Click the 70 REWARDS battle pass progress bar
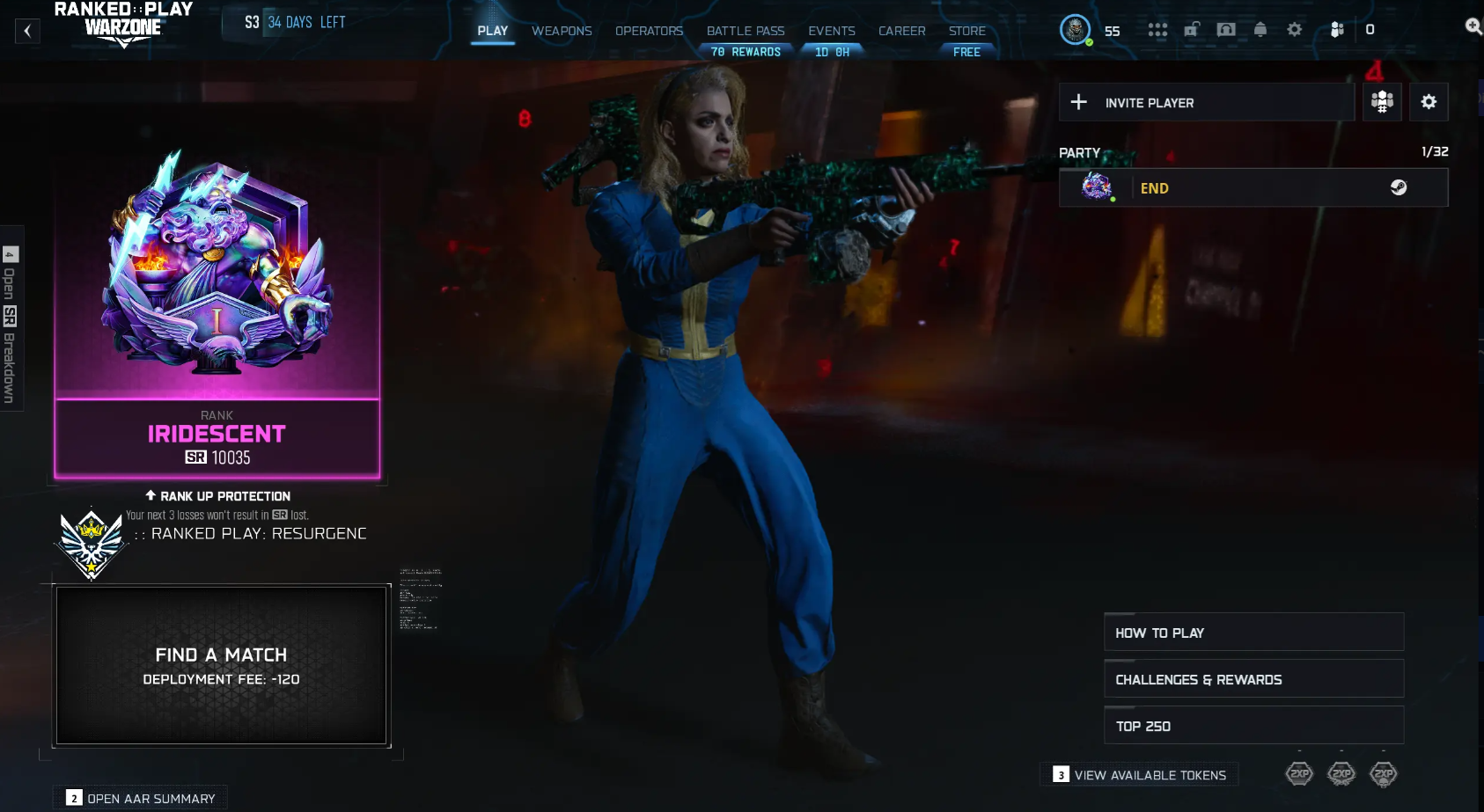The image size is (1484, 812). click(746, 51)
